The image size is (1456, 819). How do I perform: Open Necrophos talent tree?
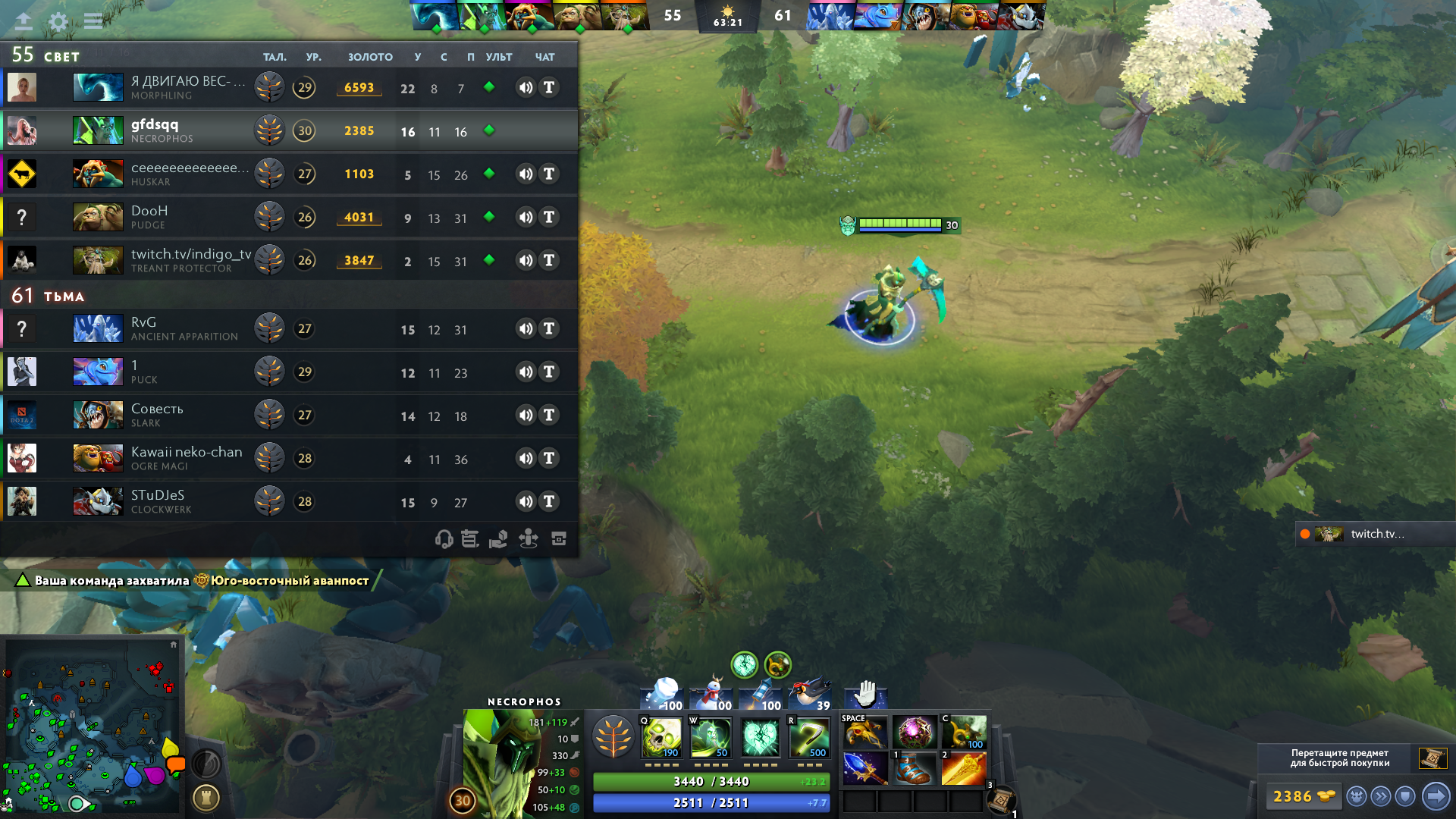click(x=613, y=737)
